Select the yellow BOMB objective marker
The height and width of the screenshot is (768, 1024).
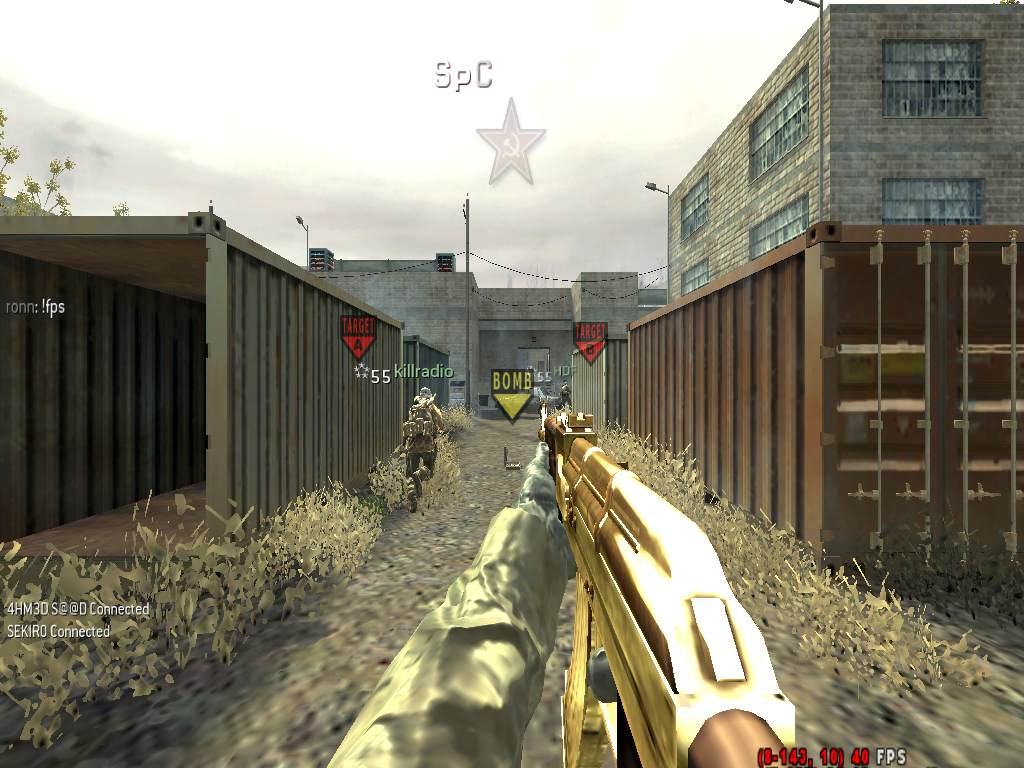coord(511,393)
